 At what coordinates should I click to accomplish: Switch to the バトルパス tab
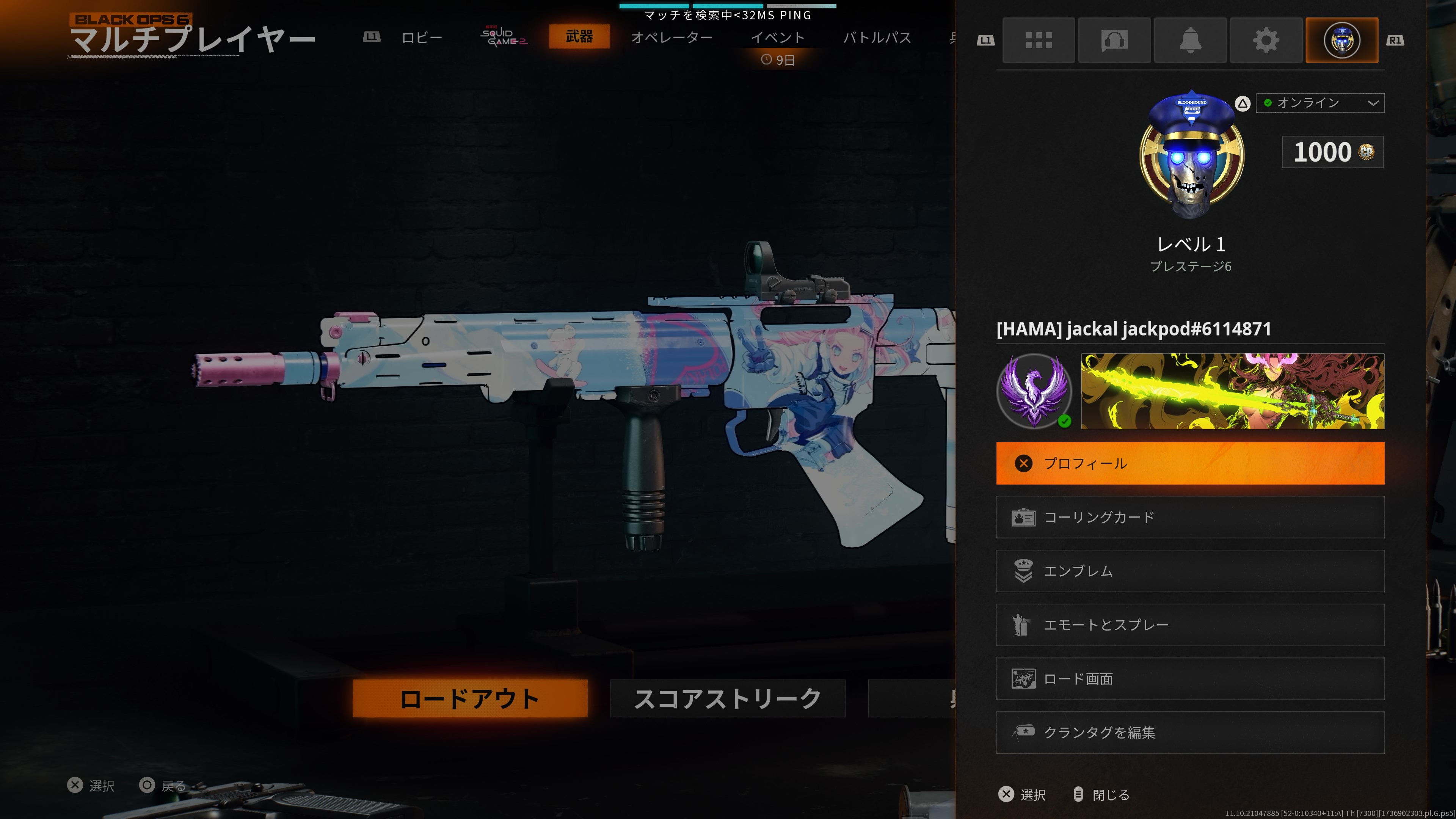[877, 37]
